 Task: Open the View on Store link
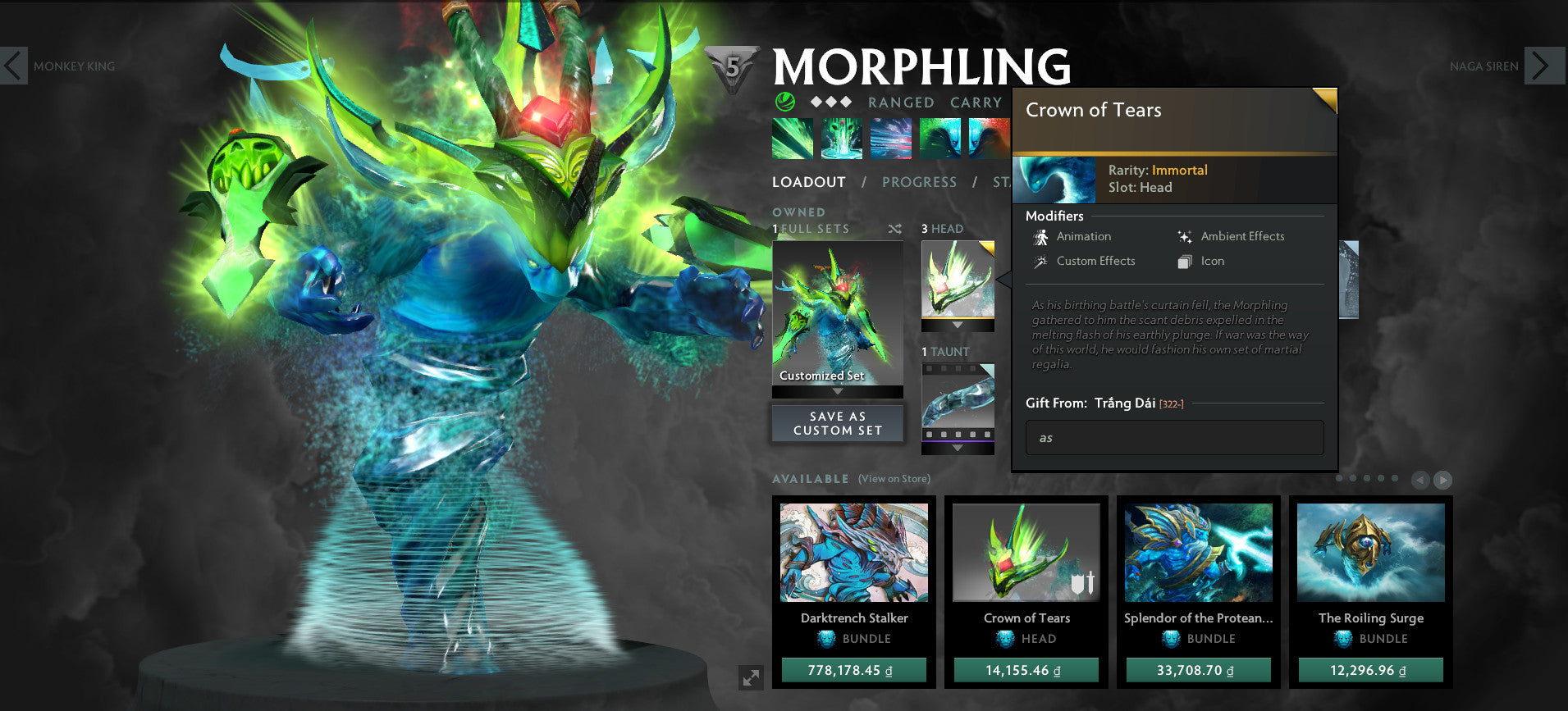coord(893,478)
